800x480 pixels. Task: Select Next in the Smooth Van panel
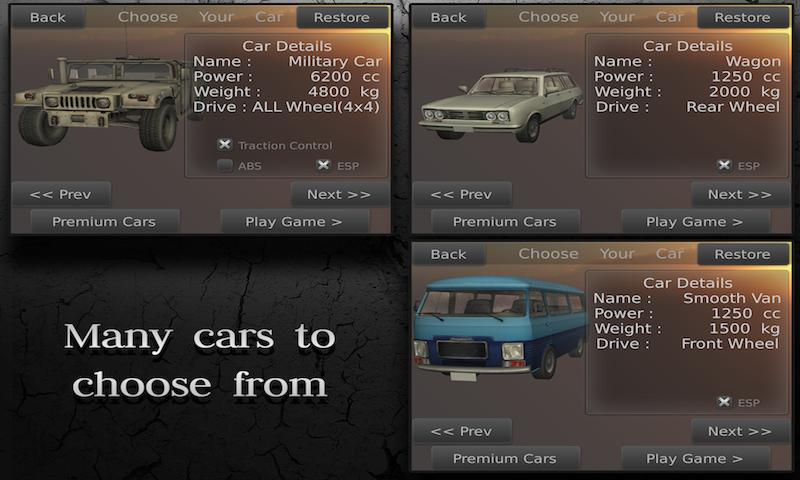click(x=740, y=431)
